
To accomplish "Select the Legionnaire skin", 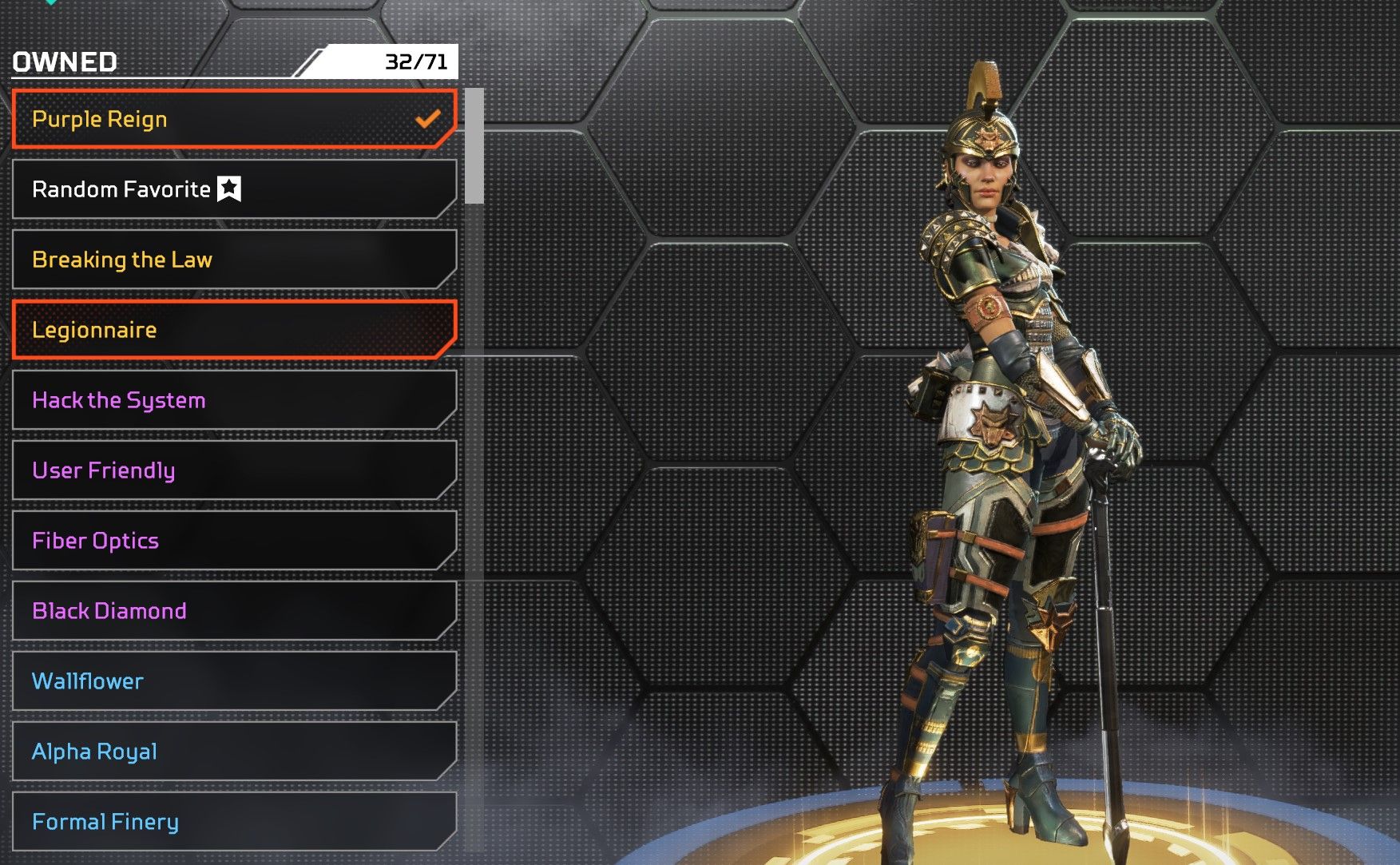I will [233, 330].
